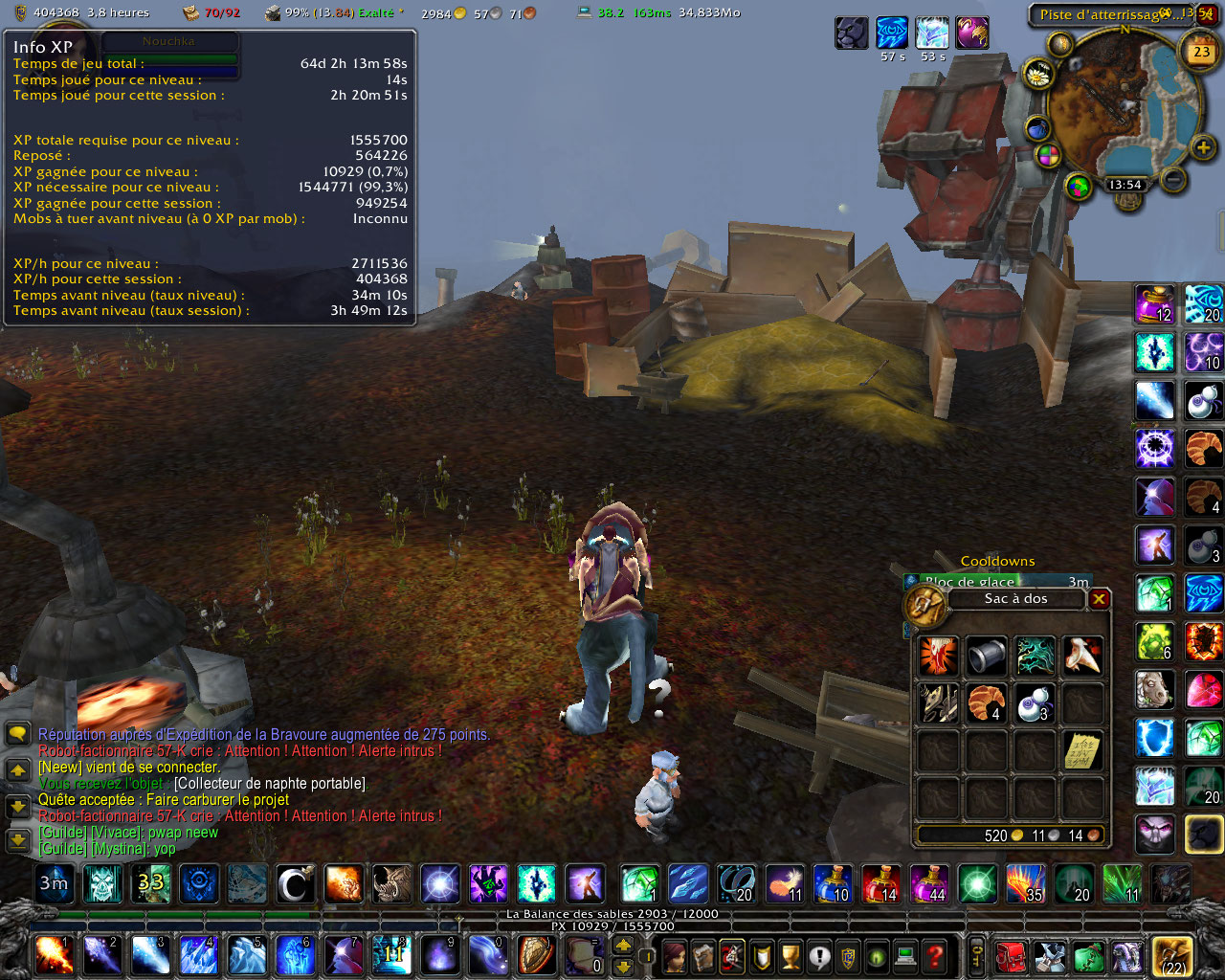Open the daisy tracking button on the minimap
1225x980 pixels.
[1037, 74]
